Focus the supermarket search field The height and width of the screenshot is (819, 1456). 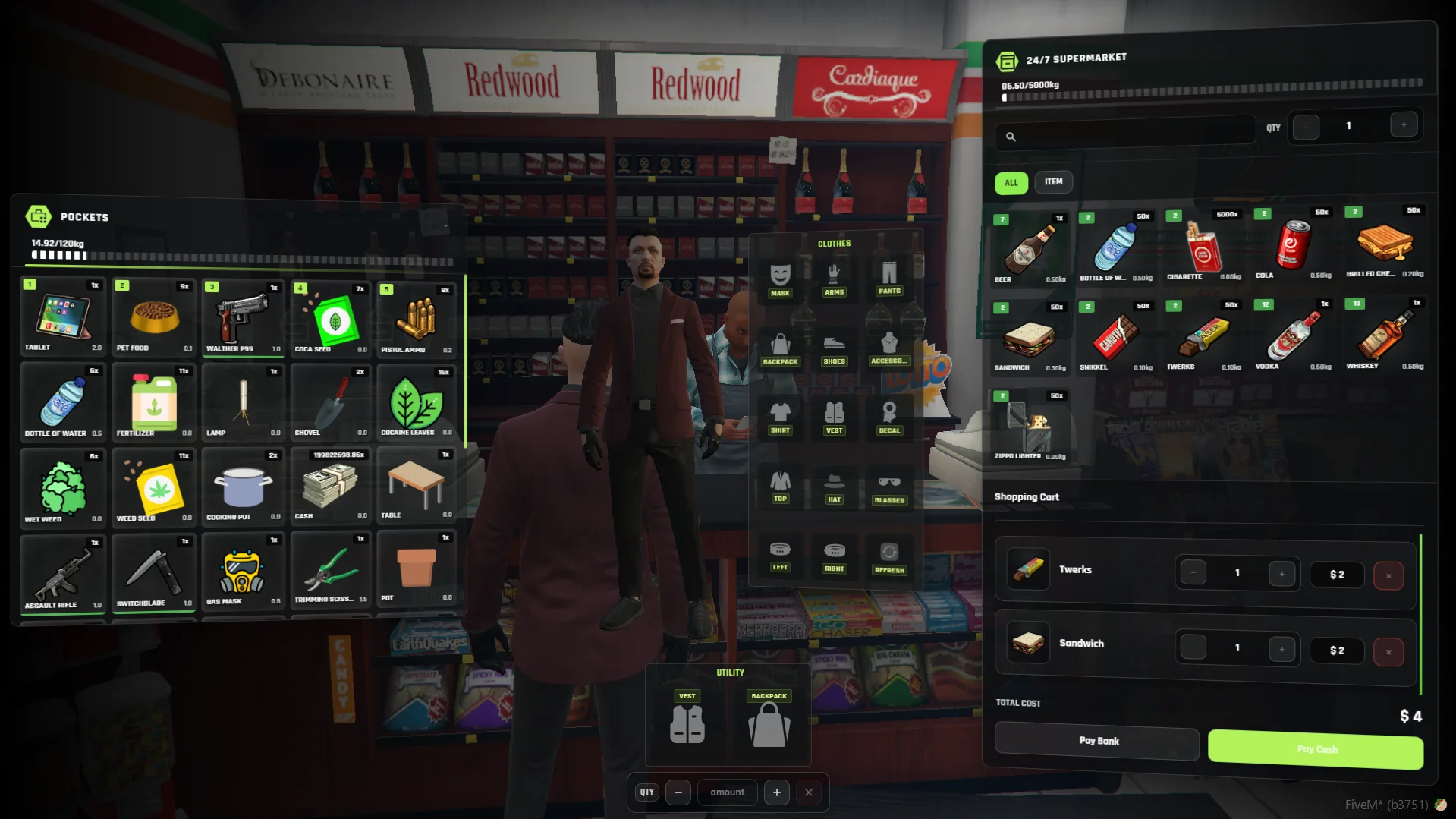(1131, 137)
